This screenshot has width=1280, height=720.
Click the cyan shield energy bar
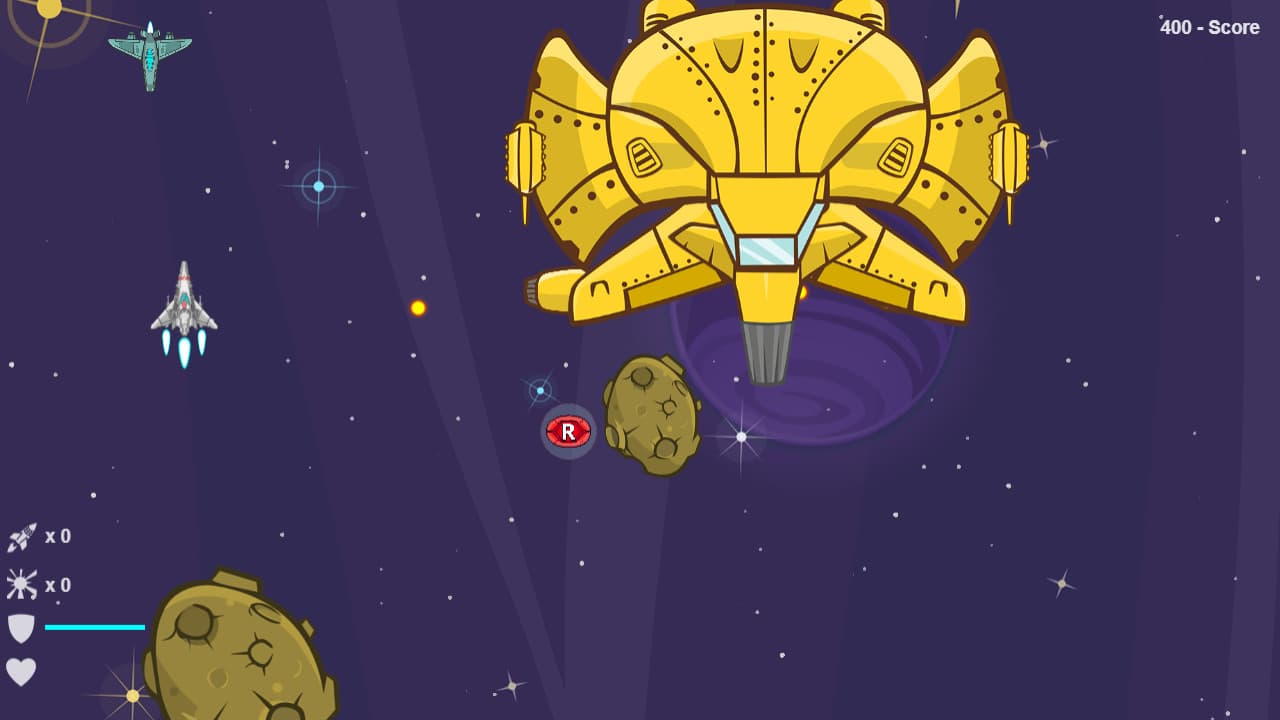pos(97,626)
